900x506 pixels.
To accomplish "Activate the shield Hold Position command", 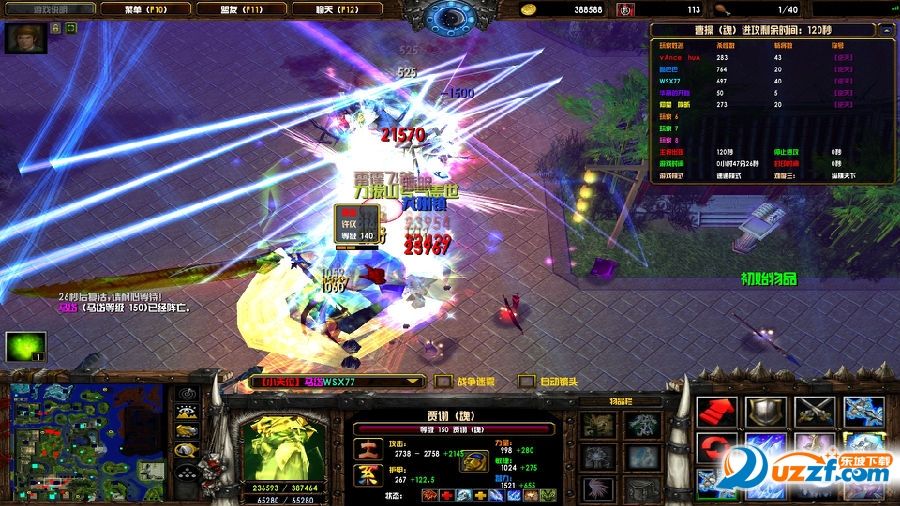I will click(765, 412).
